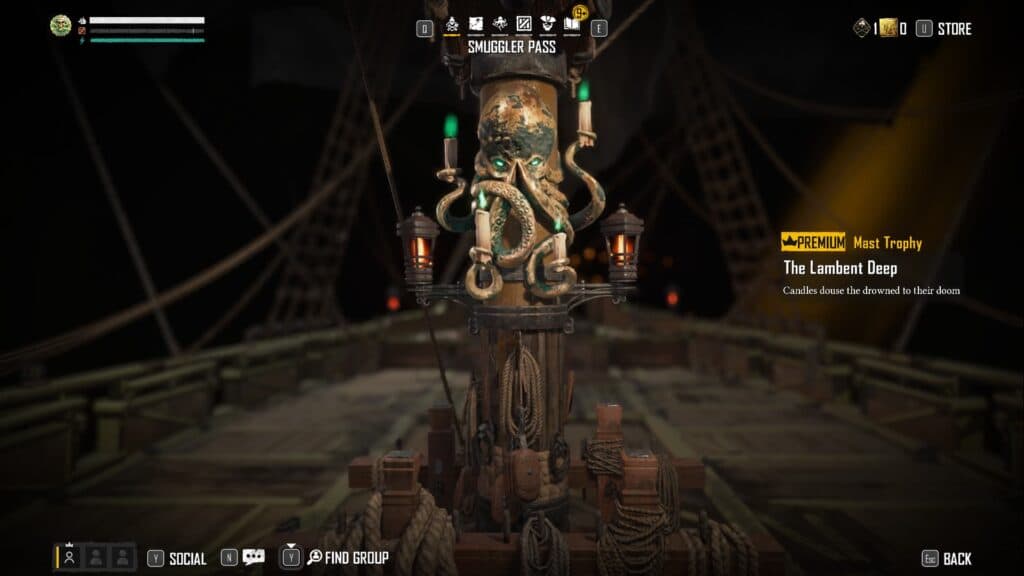Select the crowned player group slot
Screen dimensions: 1024x576
pos(70,557)
